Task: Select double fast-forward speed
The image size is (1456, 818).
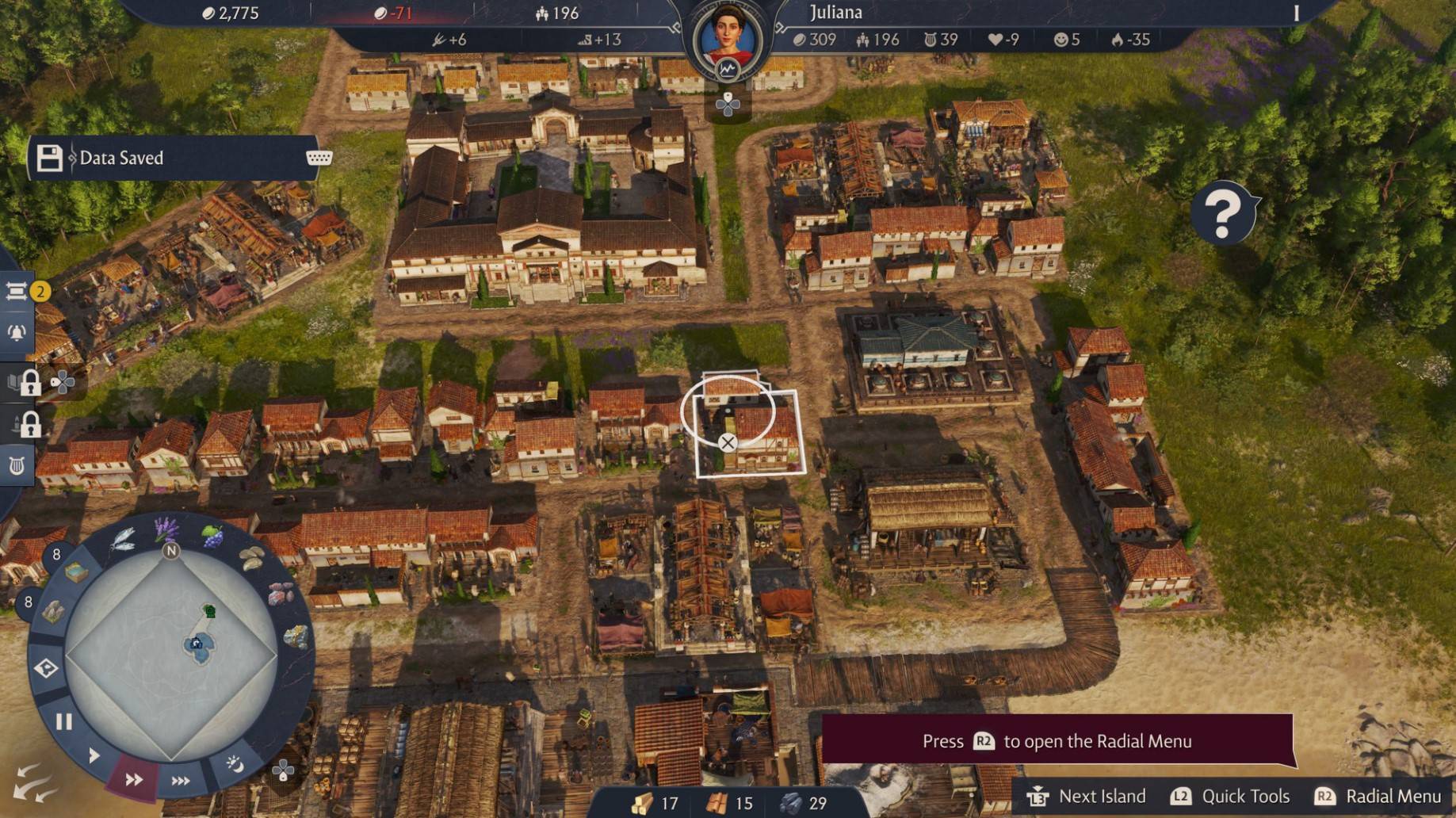Action: 134,779
